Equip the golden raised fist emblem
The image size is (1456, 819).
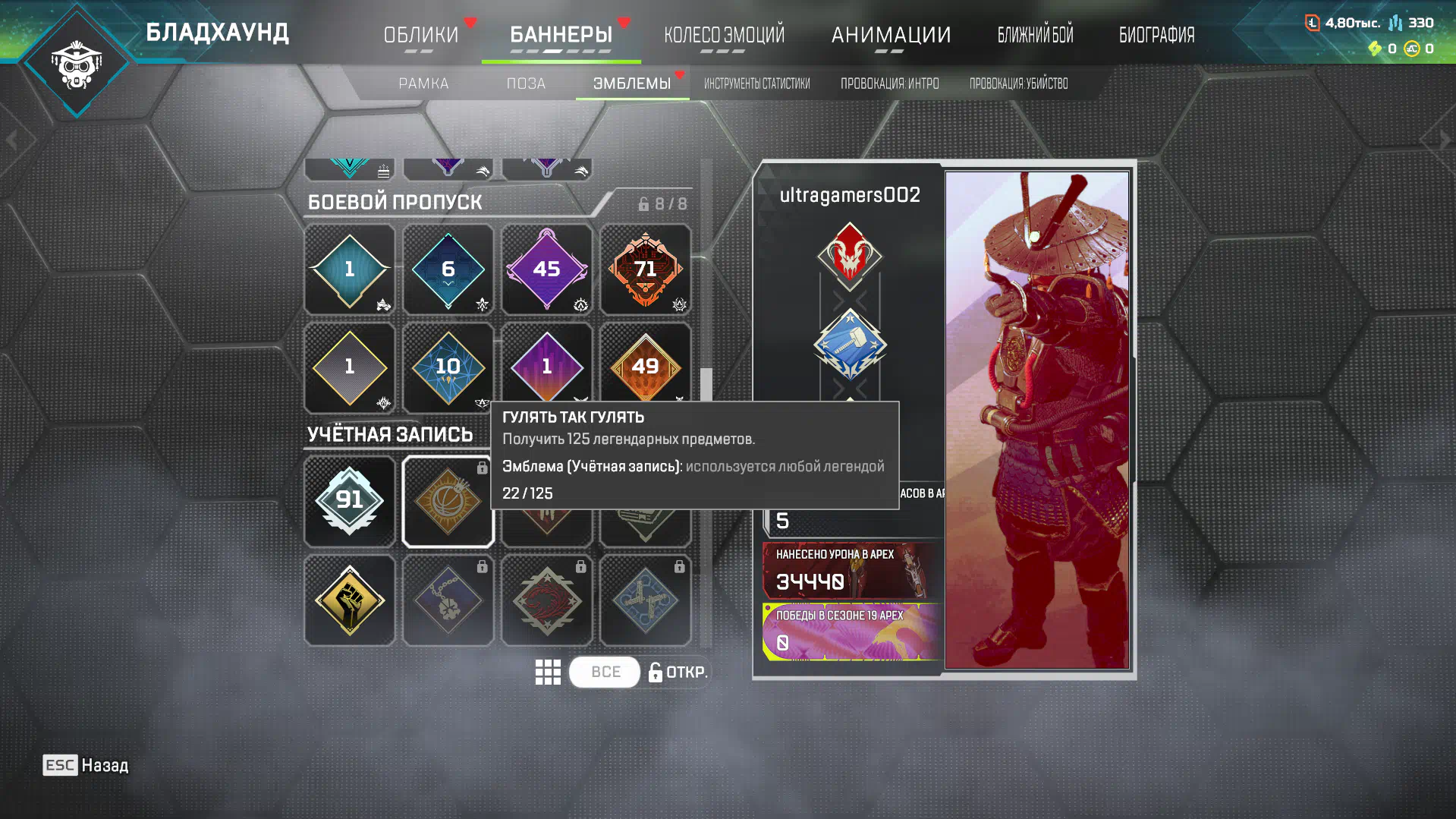(x=349, y=600)
